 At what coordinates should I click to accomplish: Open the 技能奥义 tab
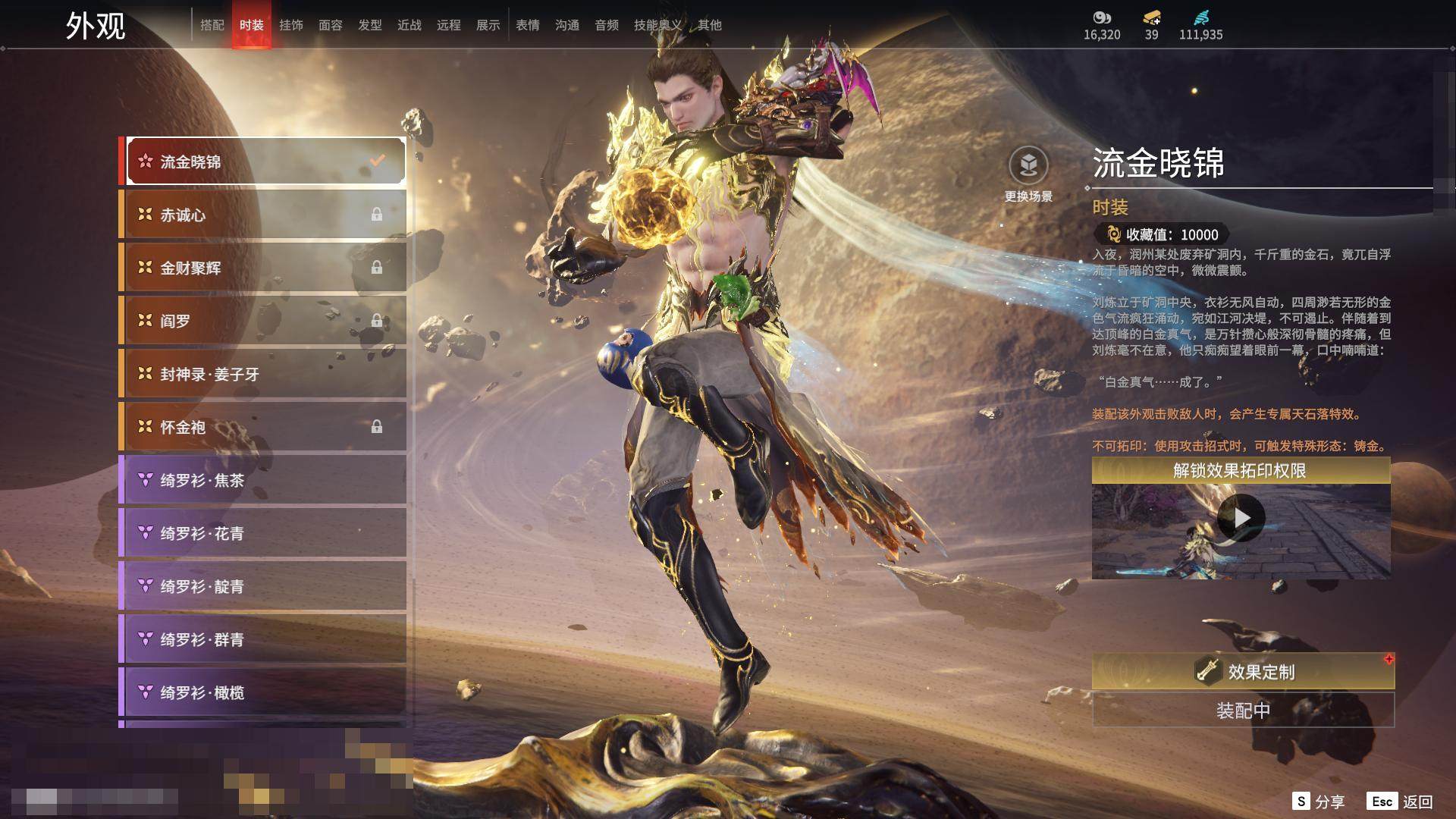(657, 25)
